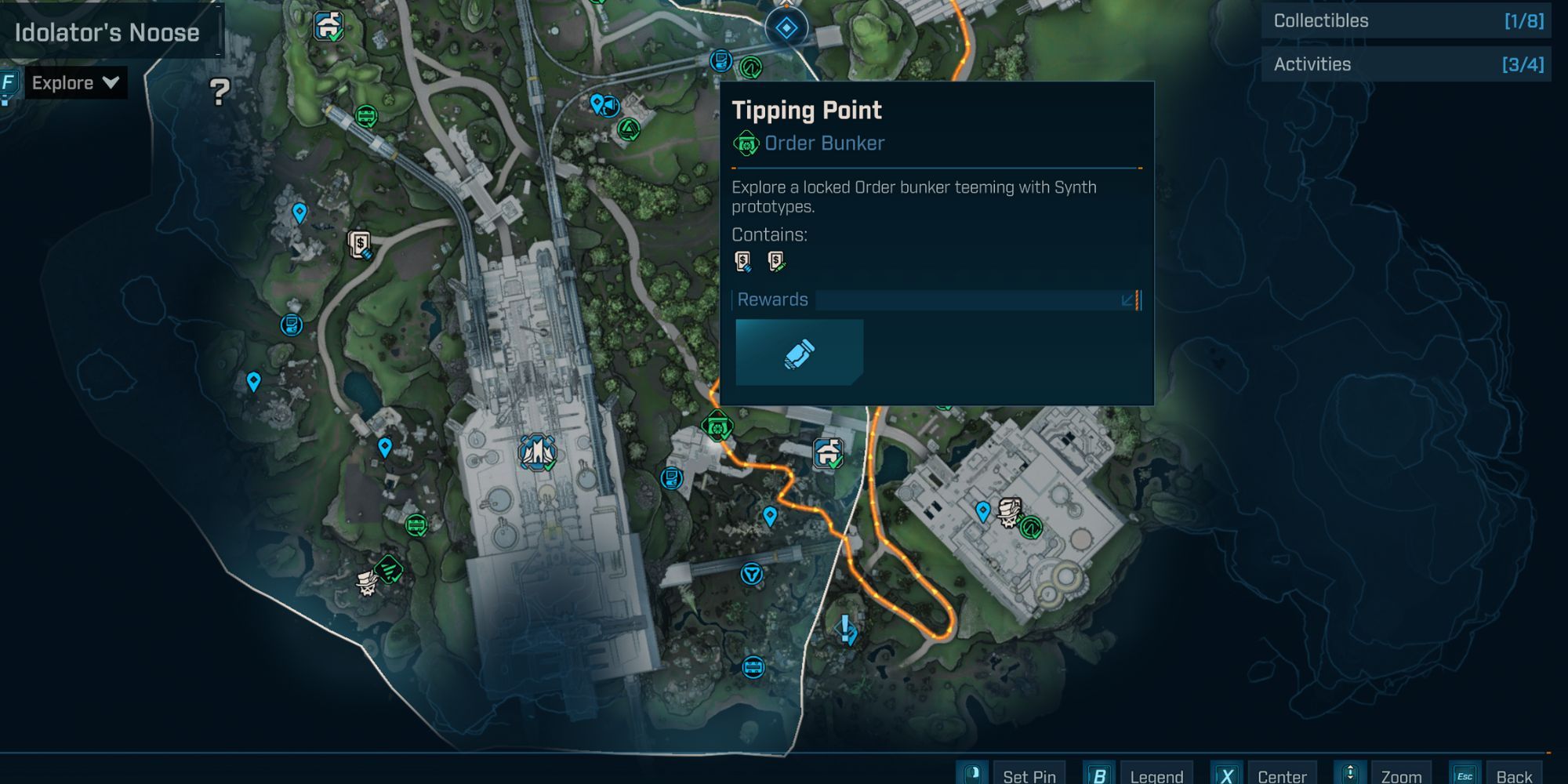1568x784 pixels.
Task: Click the Set Pin label
Action: 1029,775
